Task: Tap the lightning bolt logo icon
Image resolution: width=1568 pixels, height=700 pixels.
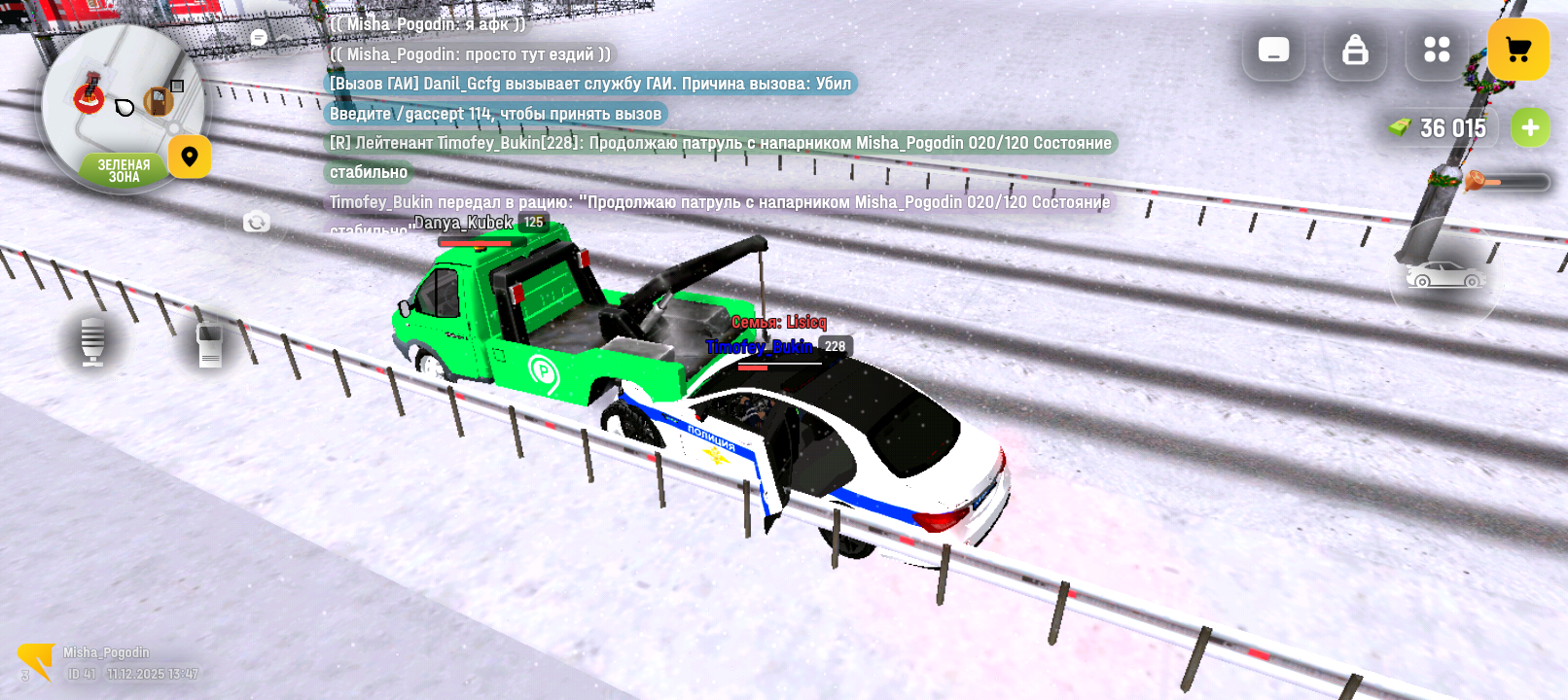Action: click(x=36, y=661)
